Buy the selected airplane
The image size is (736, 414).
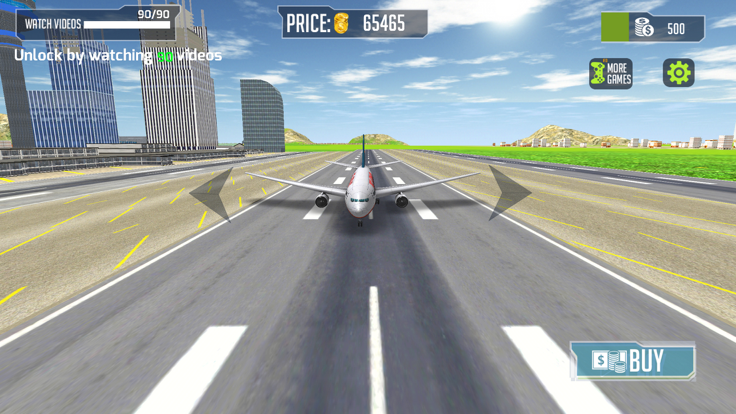632,360
